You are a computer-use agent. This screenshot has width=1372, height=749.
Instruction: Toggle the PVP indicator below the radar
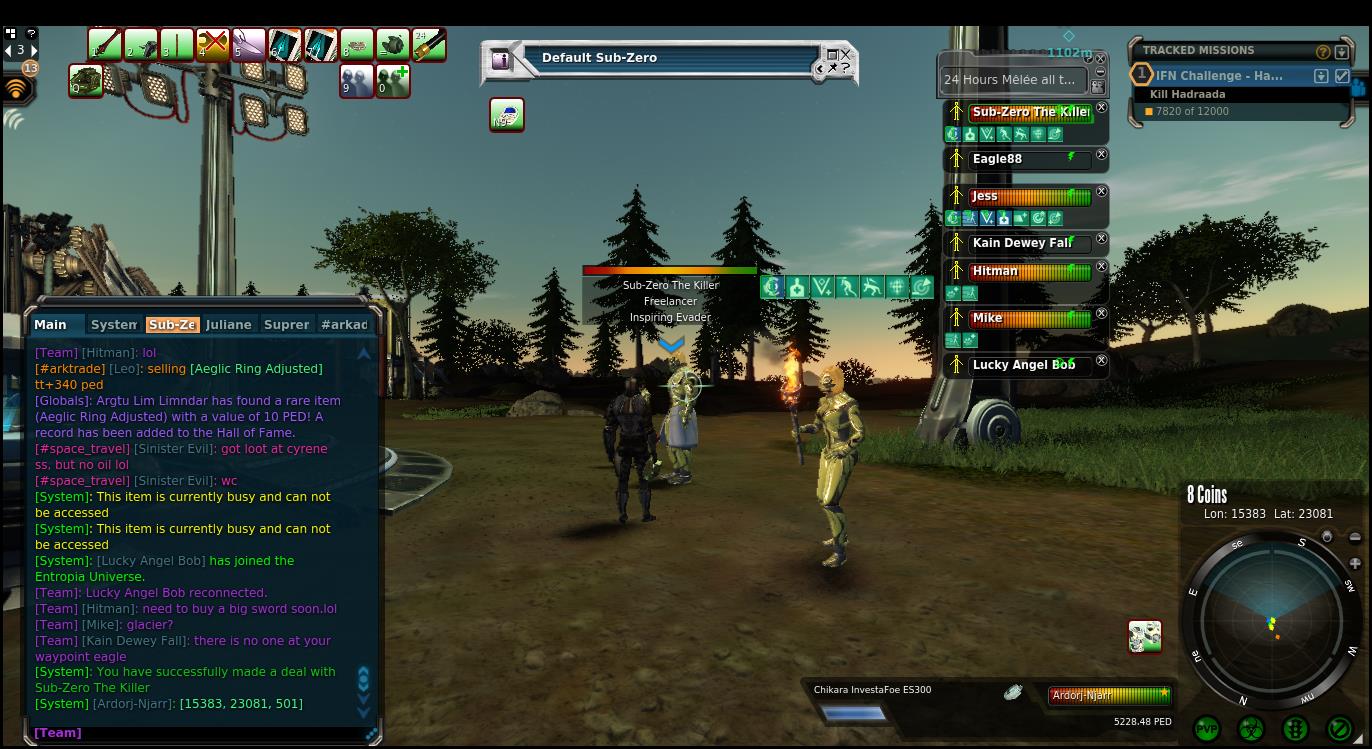(1207, 729)
